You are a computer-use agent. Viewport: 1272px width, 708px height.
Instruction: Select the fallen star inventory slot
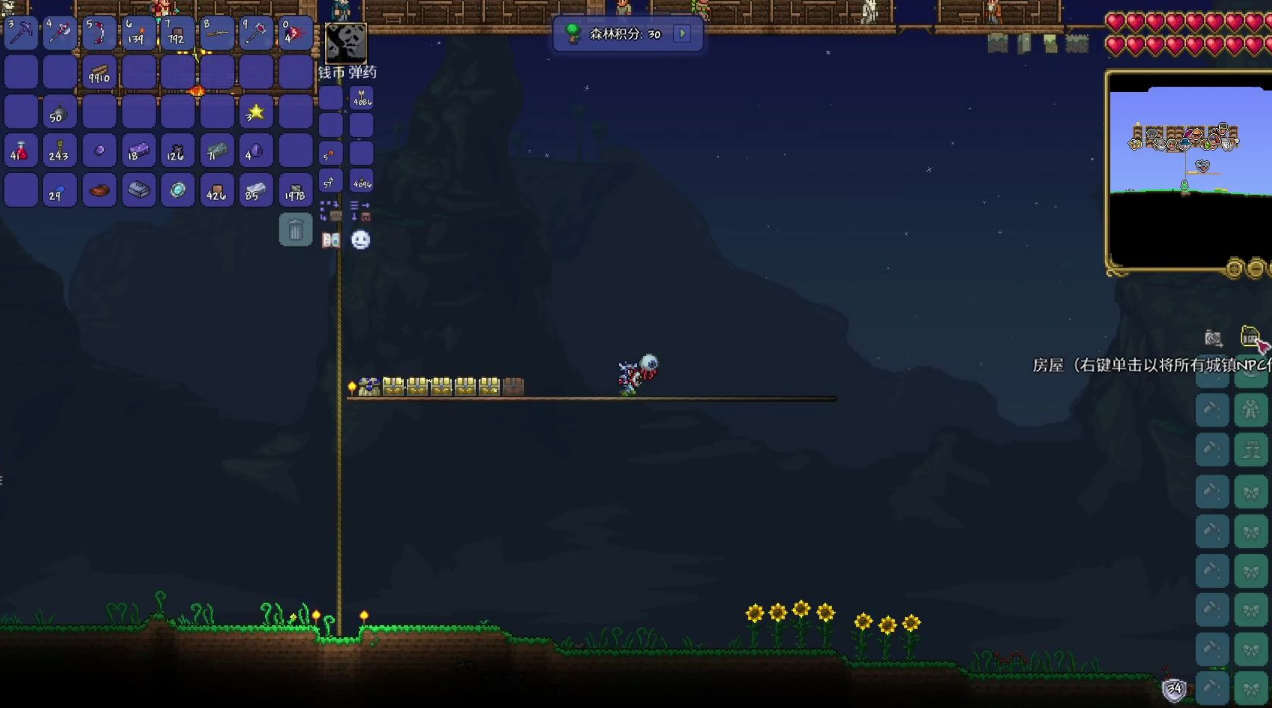point(256,111)
